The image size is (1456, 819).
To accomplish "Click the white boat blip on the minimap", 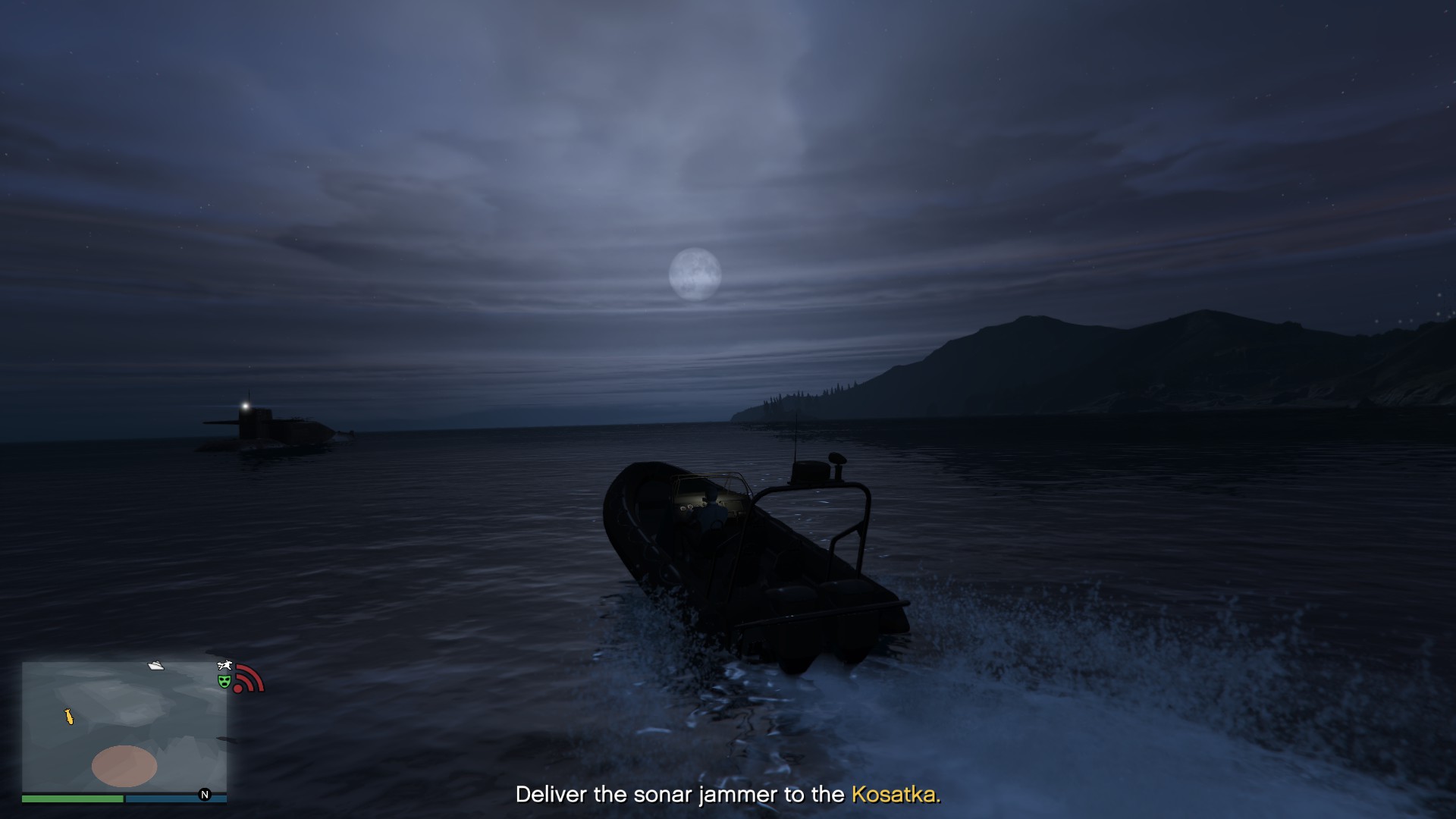I will [x=155, y=665].
